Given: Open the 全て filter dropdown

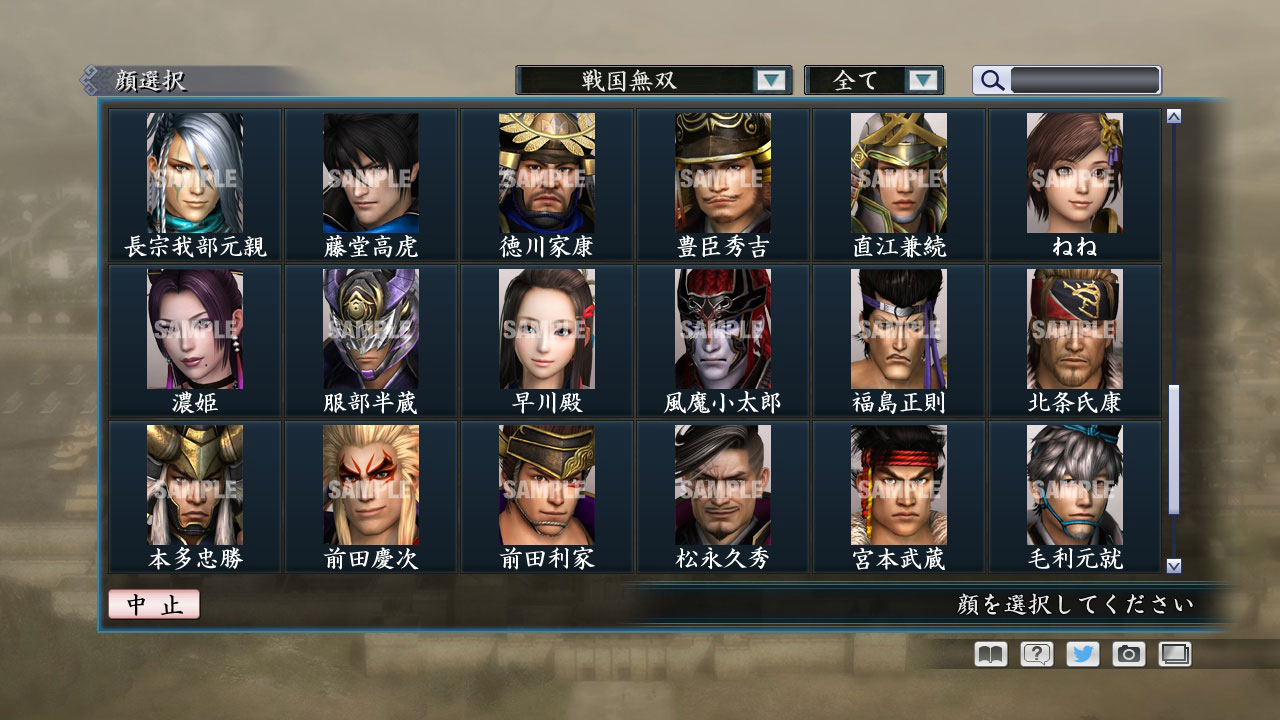Looking at the screenshot, I should coord(869,80).
